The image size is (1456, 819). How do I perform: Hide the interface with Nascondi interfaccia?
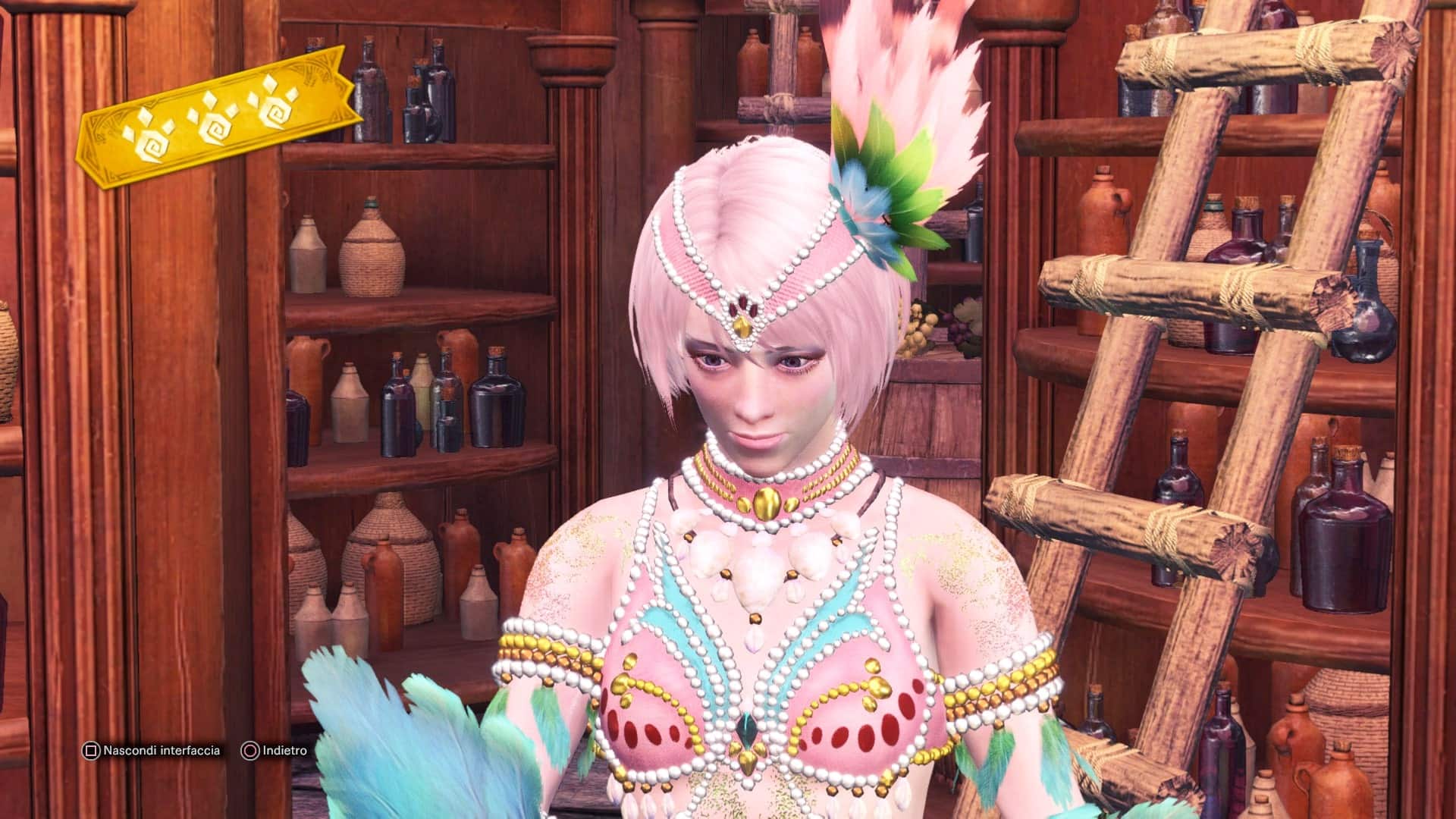pyautogui.click(x=152, y=751)
